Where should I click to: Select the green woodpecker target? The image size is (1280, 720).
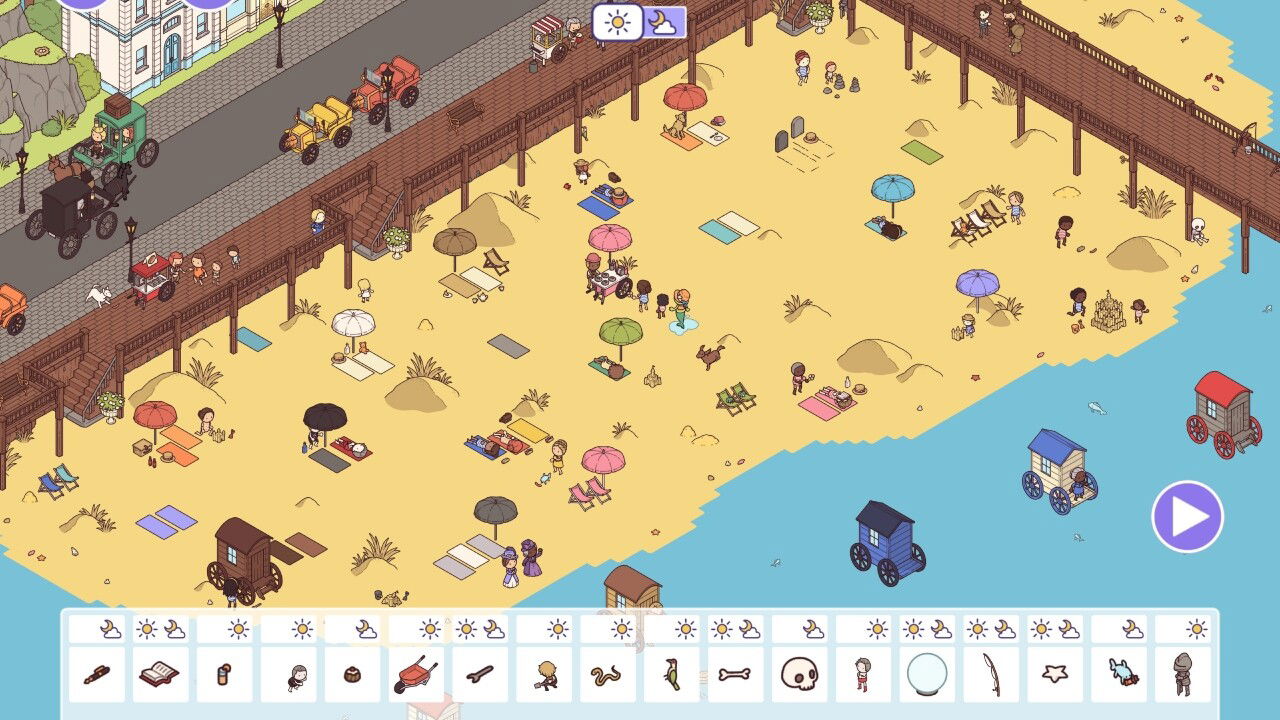point(672,675)
